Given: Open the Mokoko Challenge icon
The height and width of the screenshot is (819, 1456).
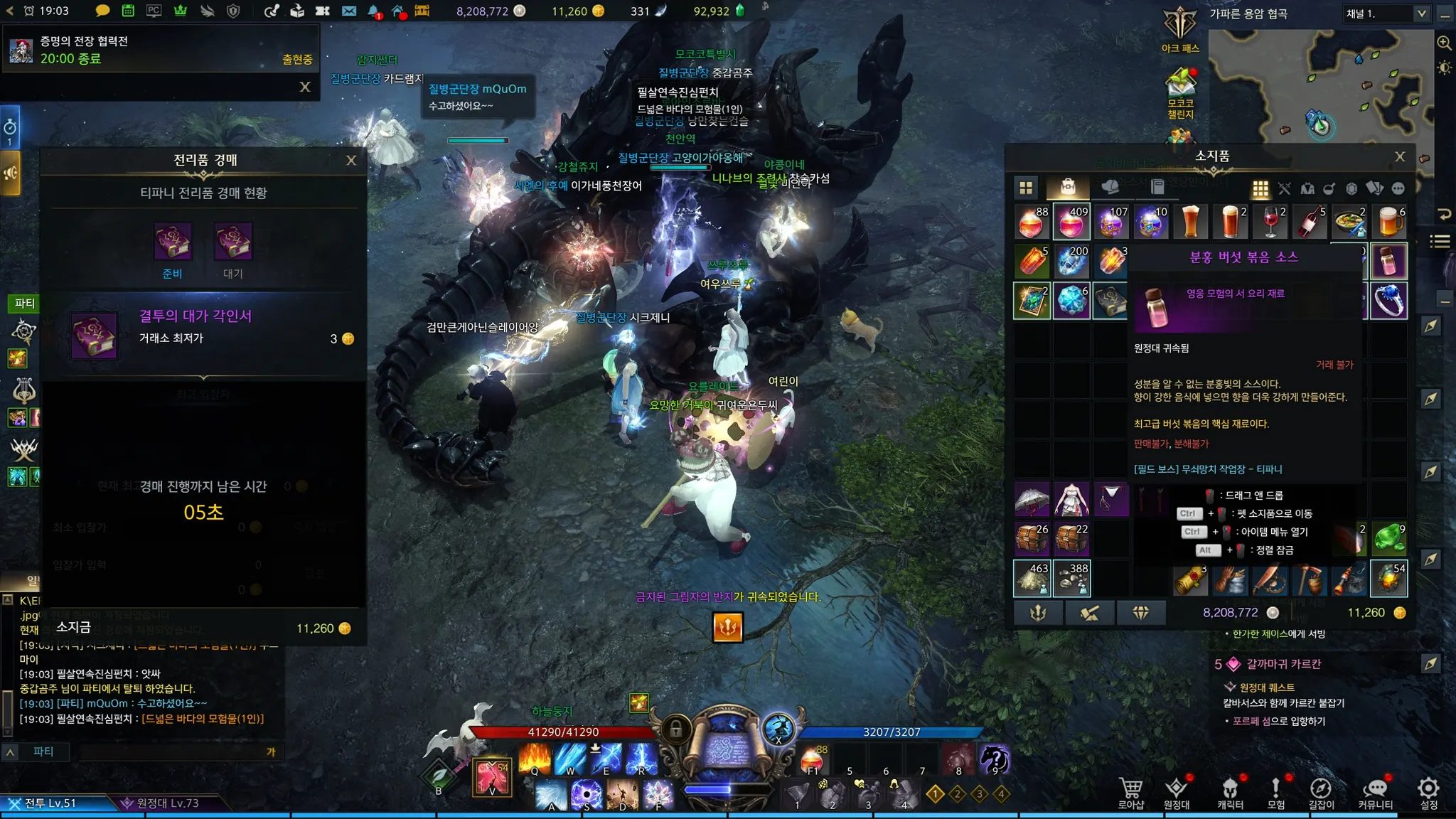Looking at the screenshot, I should point(1180,92).
